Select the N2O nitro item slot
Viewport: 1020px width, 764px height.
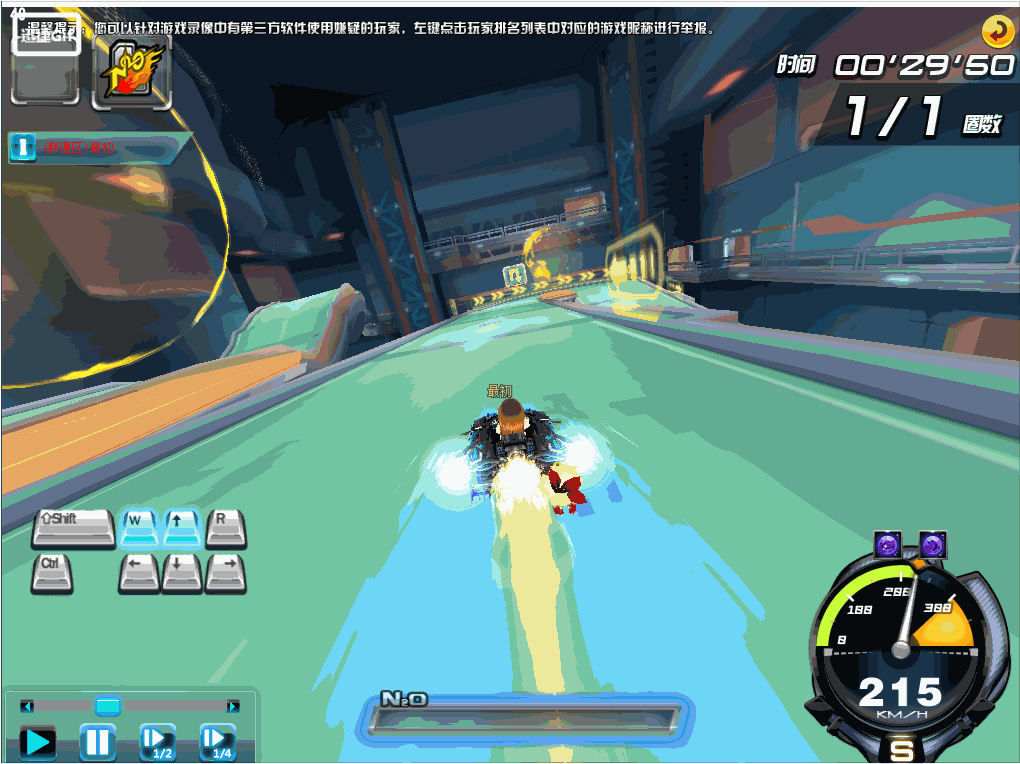click(x=131, y=73)
